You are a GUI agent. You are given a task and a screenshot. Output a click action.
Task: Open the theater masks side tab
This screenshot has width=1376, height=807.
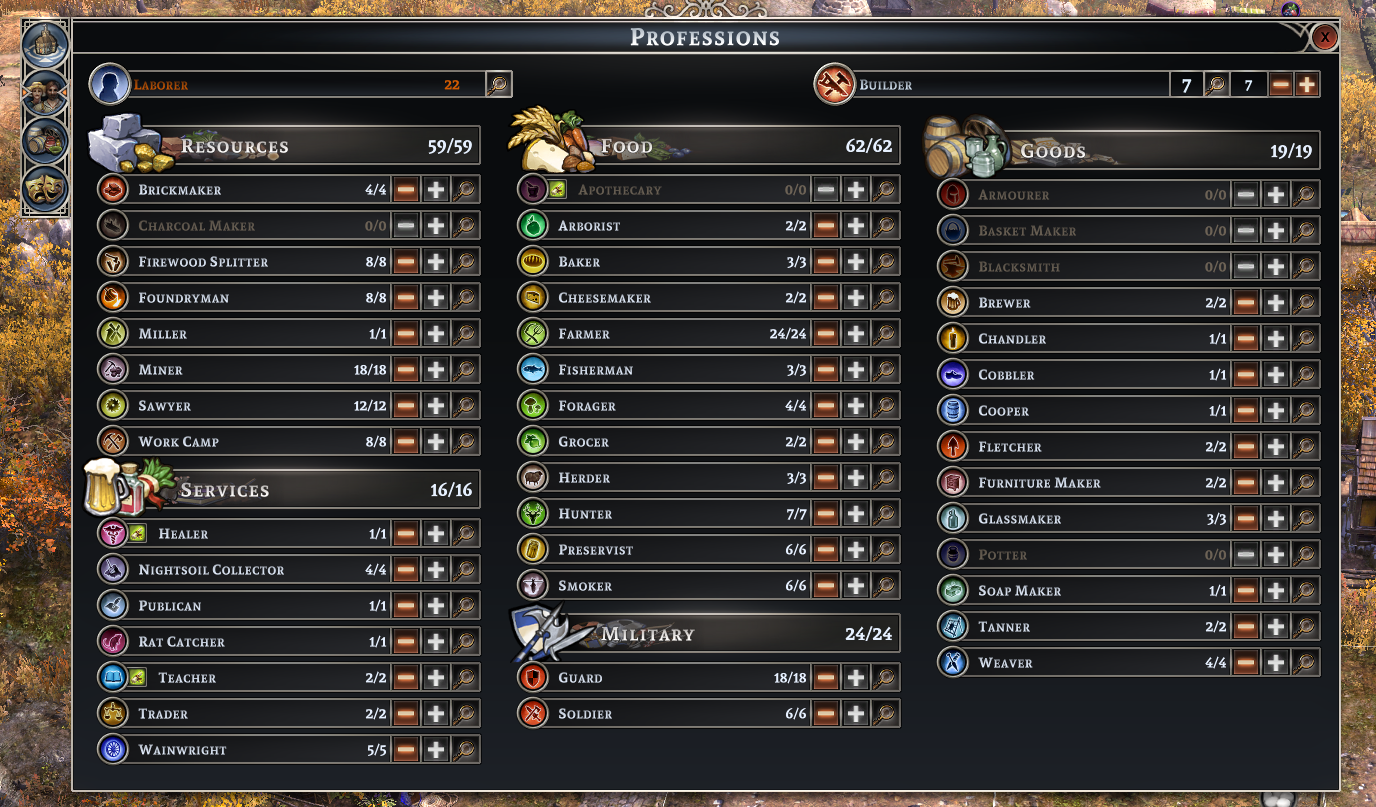tap(45, 188)
